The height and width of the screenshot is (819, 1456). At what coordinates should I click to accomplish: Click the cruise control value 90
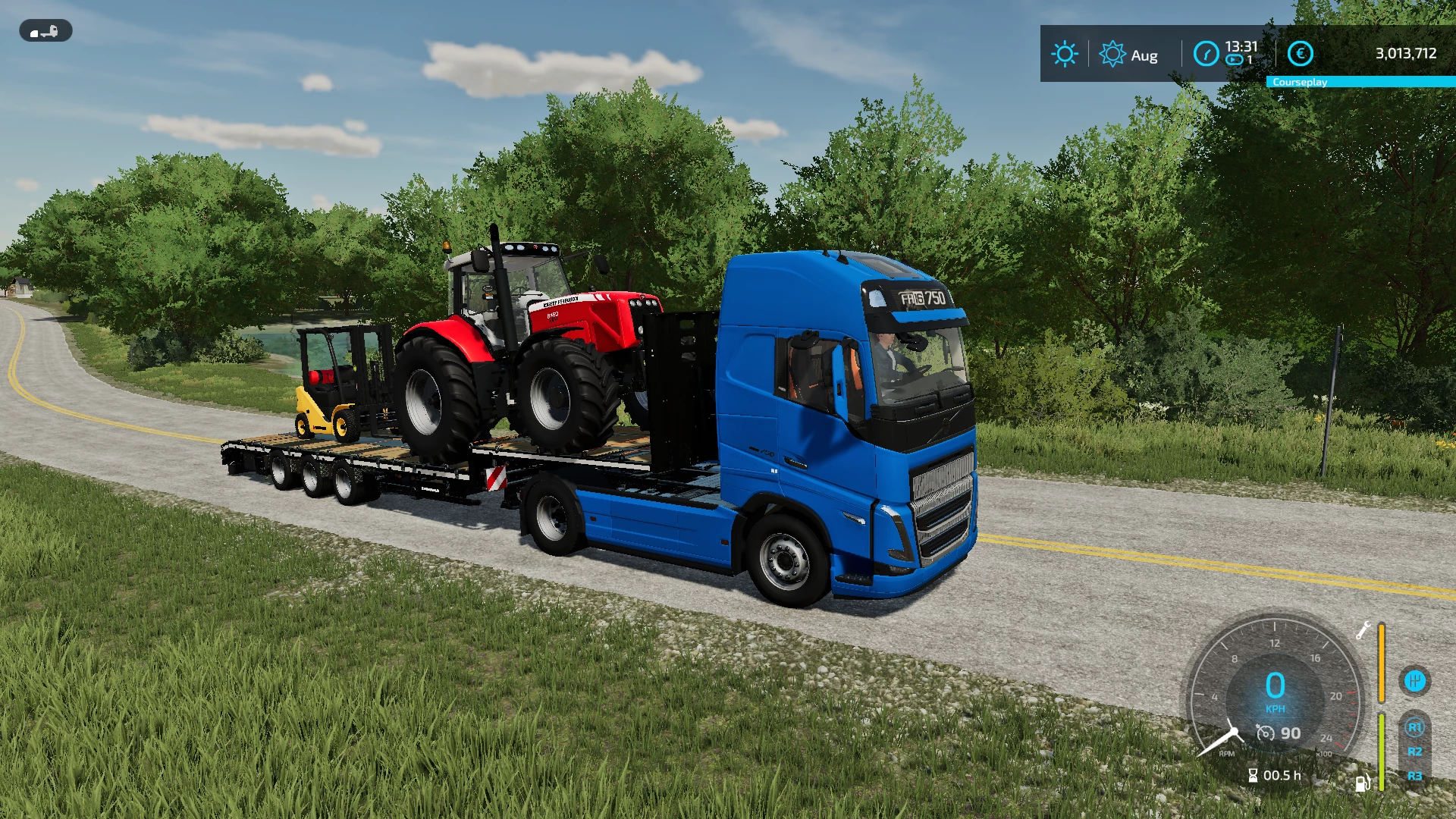coord(1291,733)
